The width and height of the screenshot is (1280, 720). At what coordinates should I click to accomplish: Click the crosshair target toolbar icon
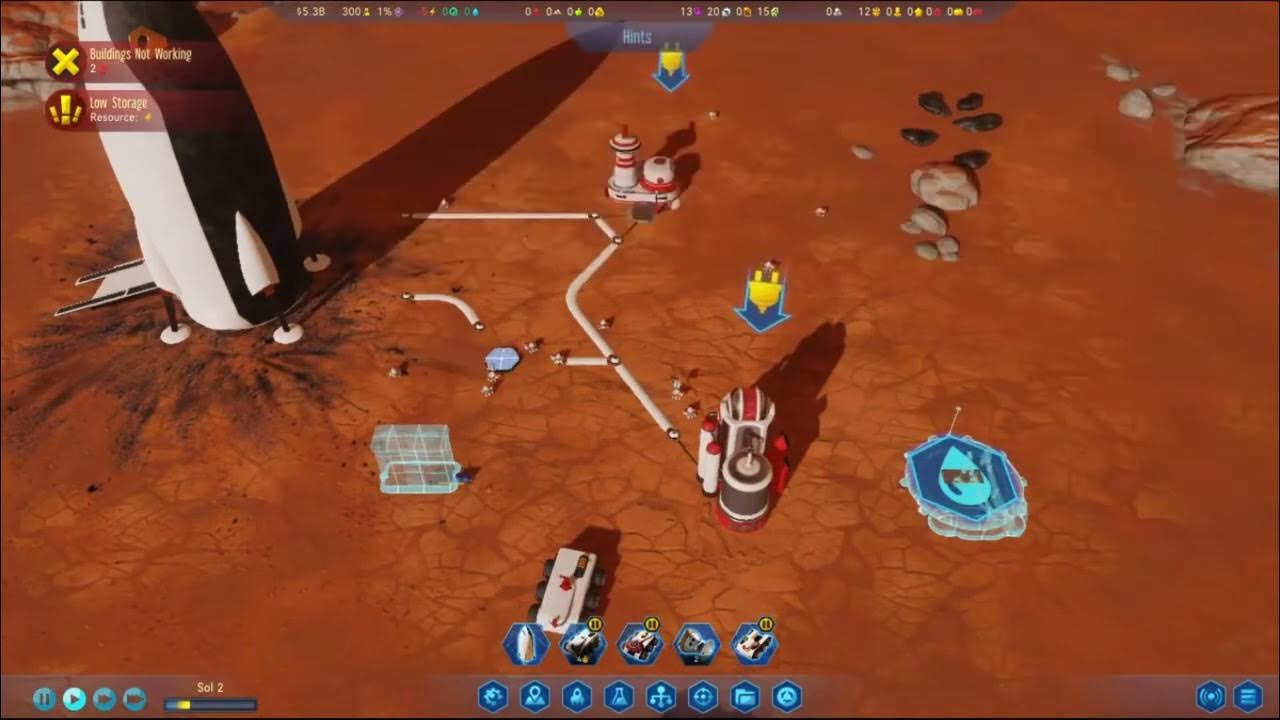point(703,696)
